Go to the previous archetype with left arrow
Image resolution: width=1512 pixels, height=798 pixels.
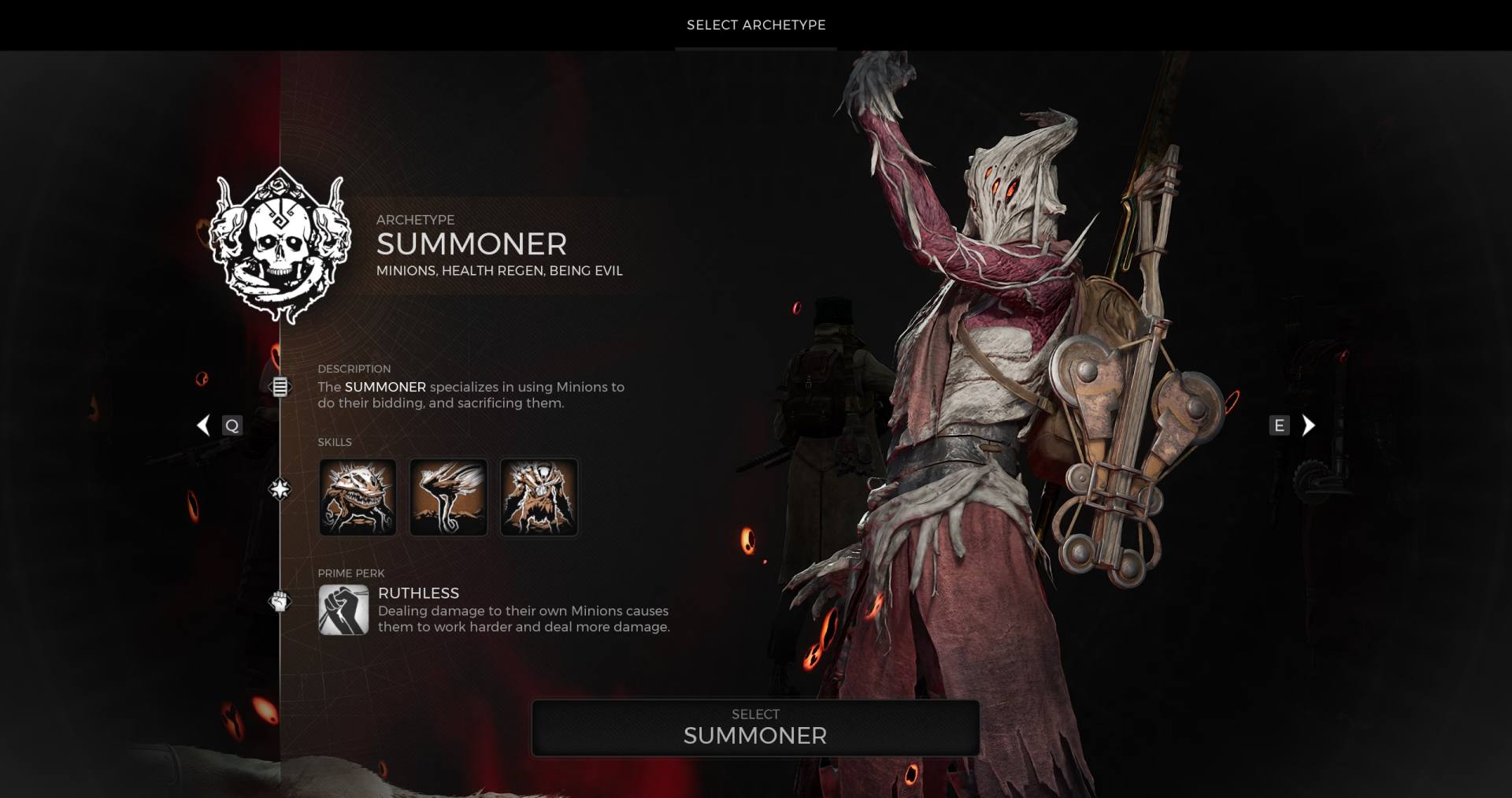pyautogui.click(x=204, y=425)
